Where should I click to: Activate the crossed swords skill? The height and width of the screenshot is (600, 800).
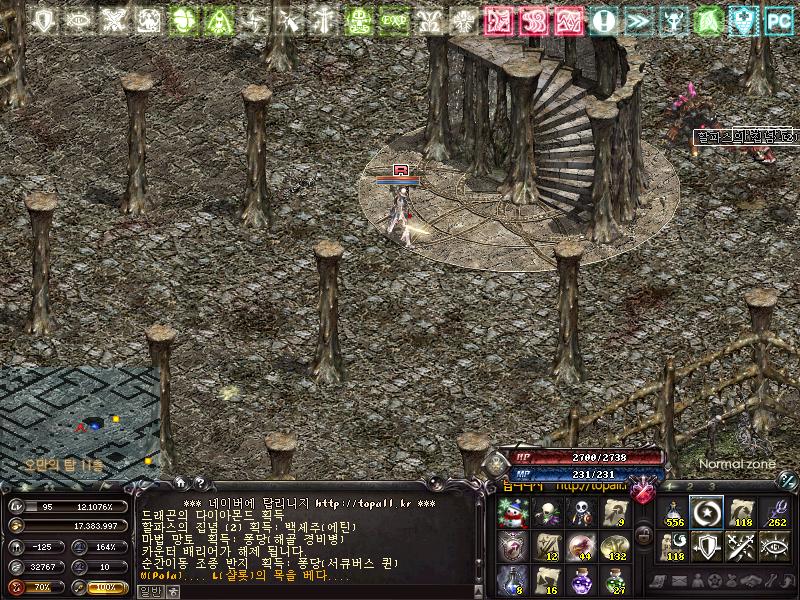(x=741, y=546)
